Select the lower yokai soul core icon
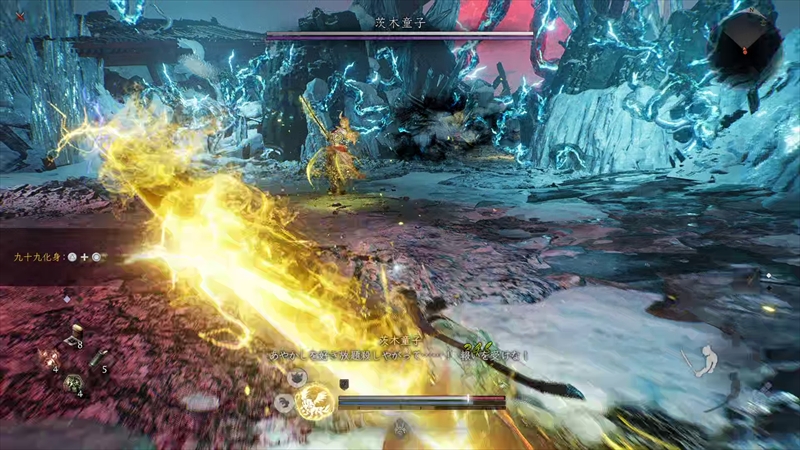The height and width of the screenshot is (450, 800). click(x=283, y=402)
